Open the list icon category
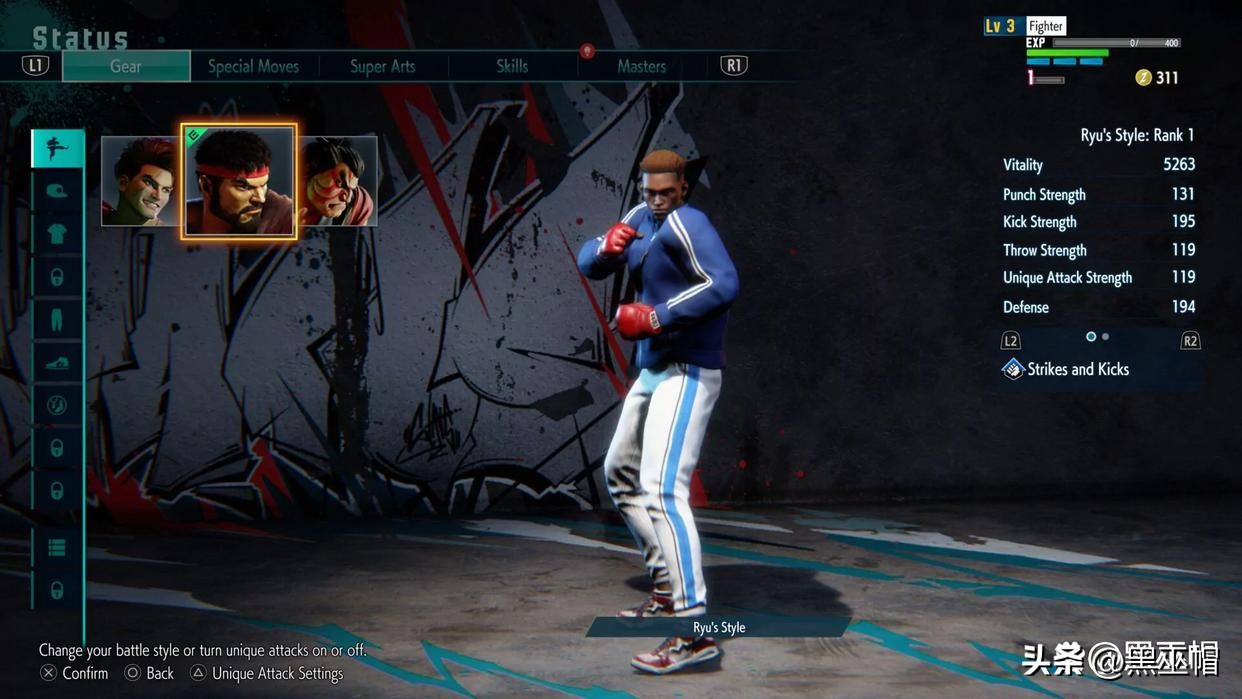 pyautogui.click(x=57, y=547)
